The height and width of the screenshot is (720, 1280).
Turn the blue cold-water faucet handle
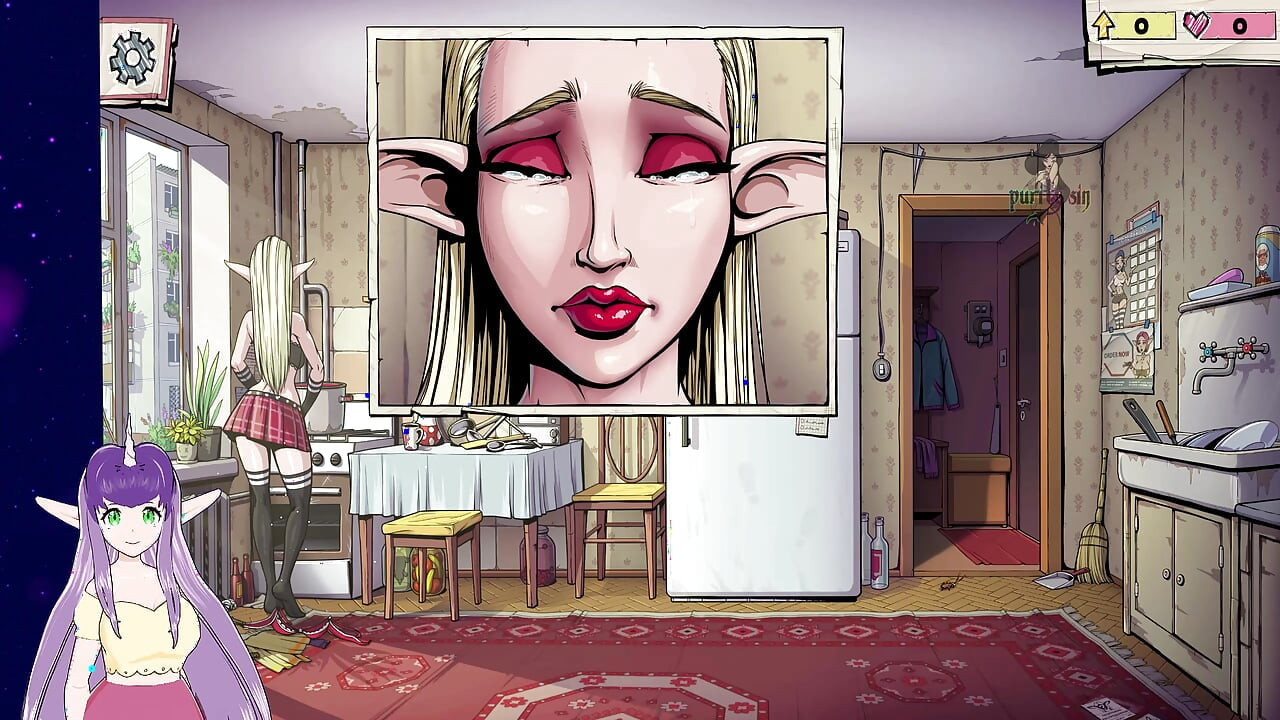[1208, 352]
